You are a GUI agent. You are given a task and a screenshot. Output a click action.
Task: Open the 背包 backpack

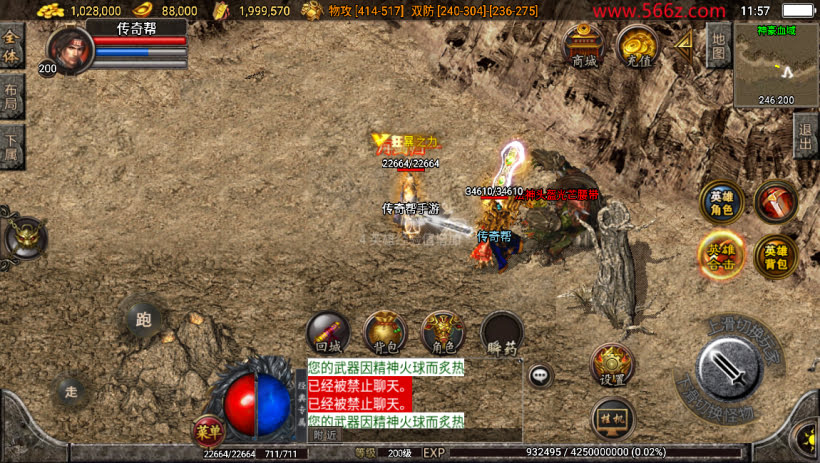tap(385, 332)
